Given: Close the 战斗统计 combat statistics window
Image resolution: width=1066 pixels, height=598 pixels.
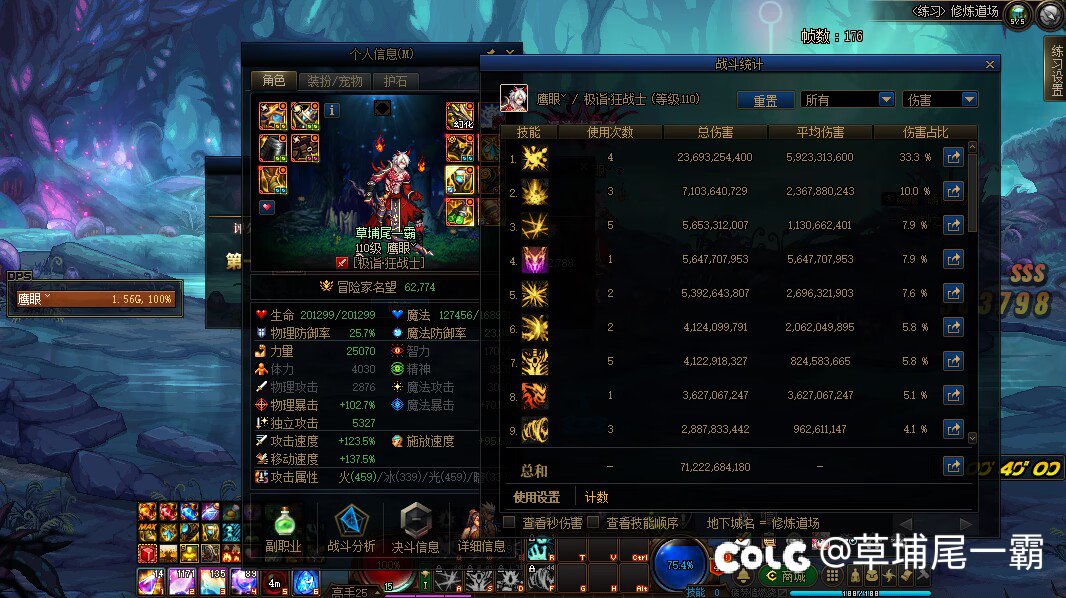Looking at the screenshot, I should tap(990, 64).
